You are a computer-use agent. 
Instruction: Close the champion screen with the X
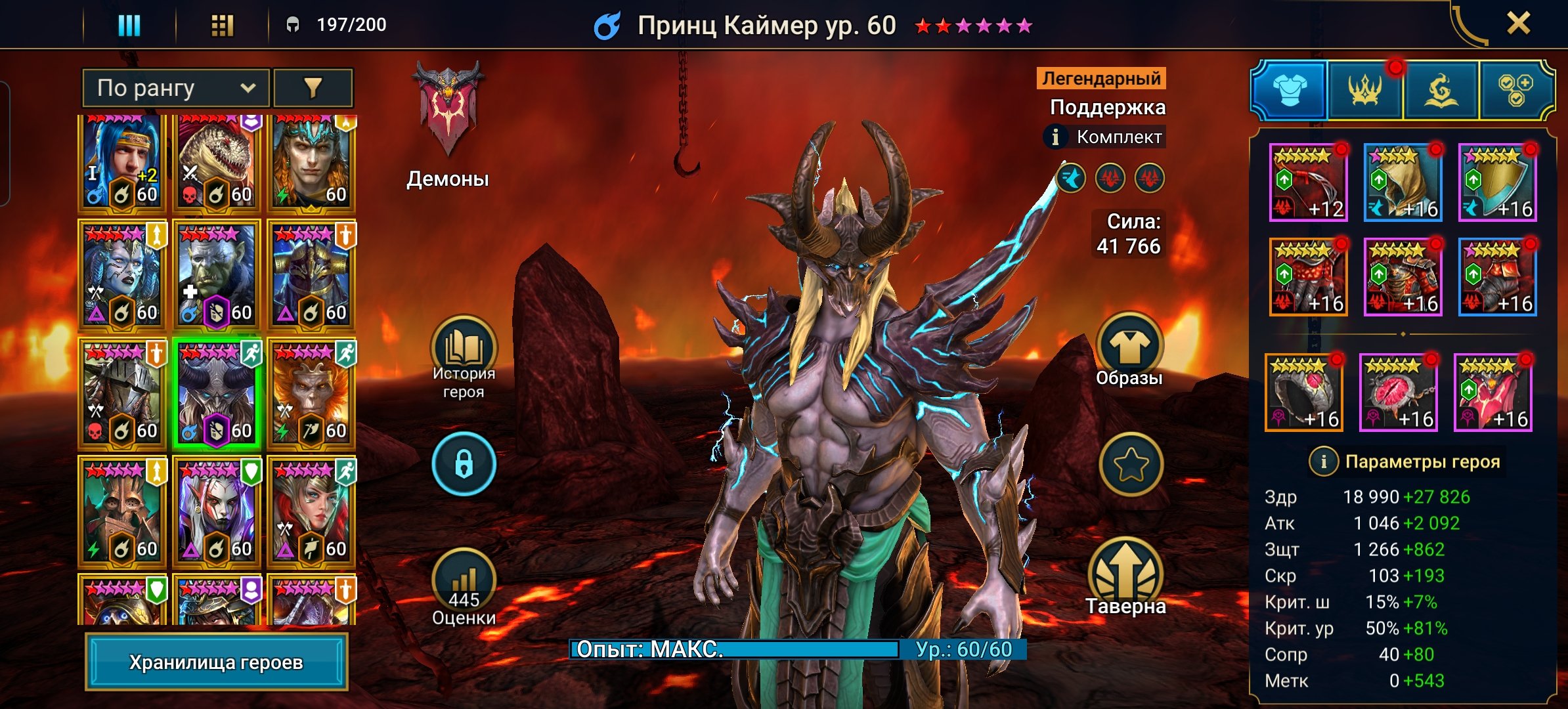[1518, 24]
